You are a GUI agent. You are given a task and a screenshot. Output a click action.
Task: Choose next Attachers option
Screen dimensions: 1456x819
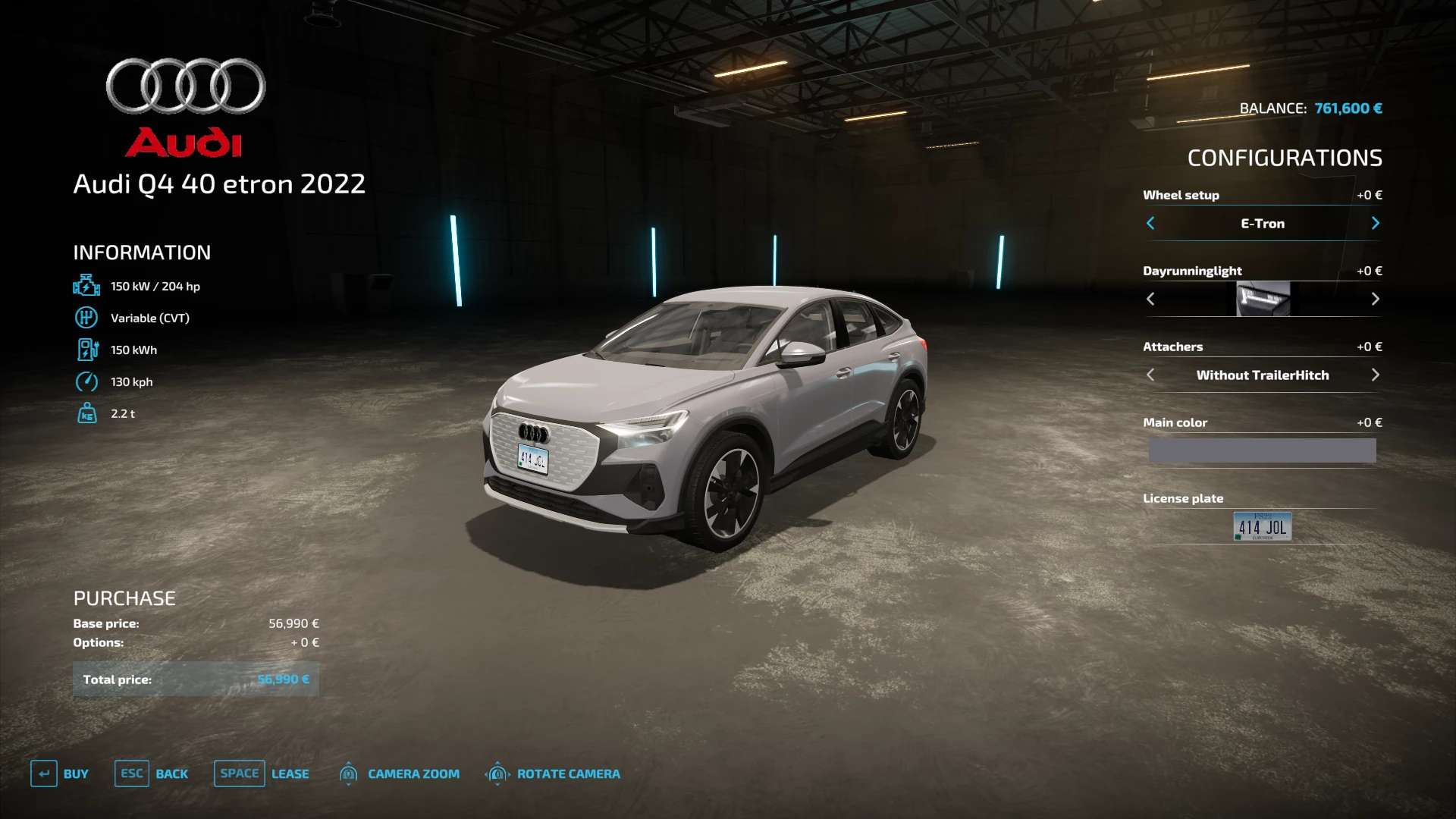(1375, 375)
